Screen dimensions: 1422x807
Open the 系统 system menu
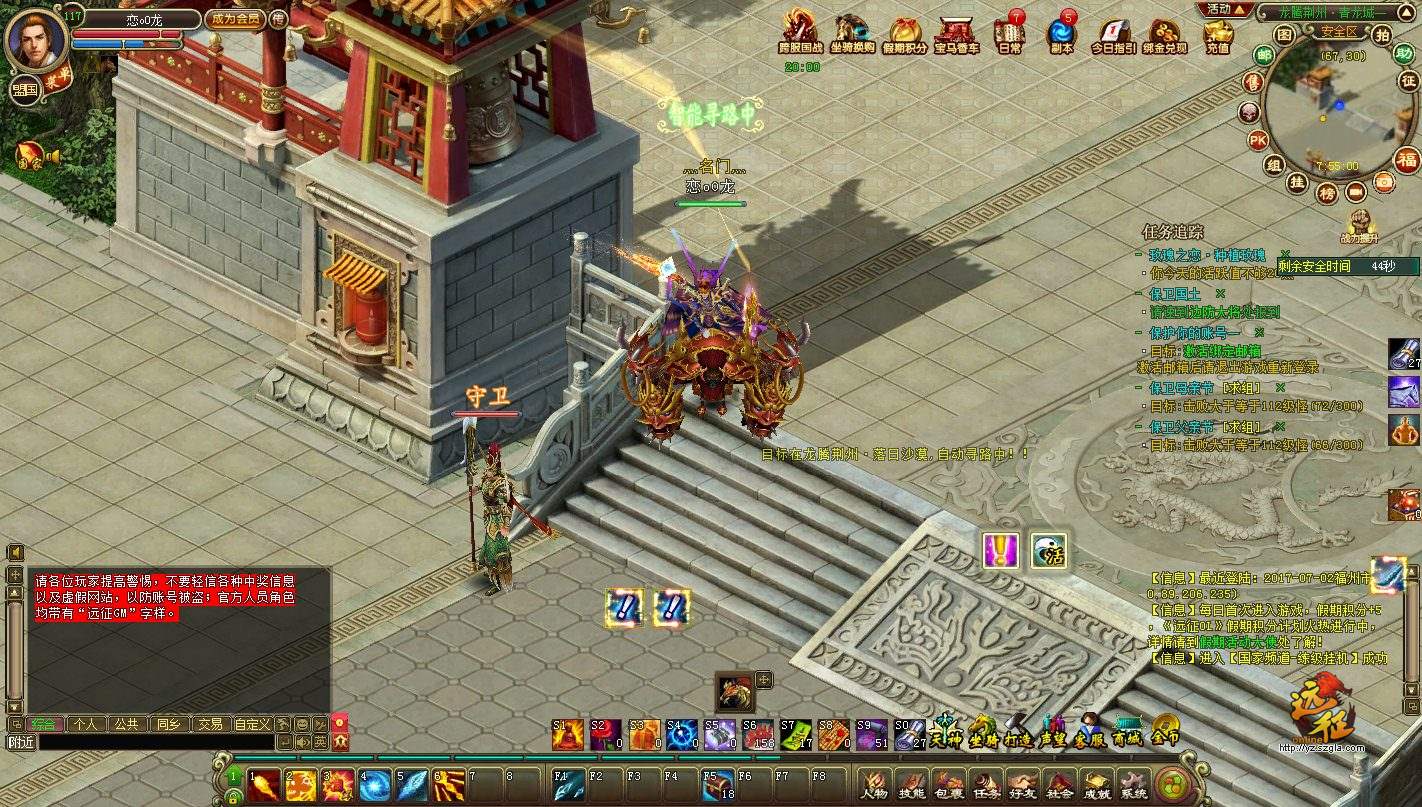1133,784
